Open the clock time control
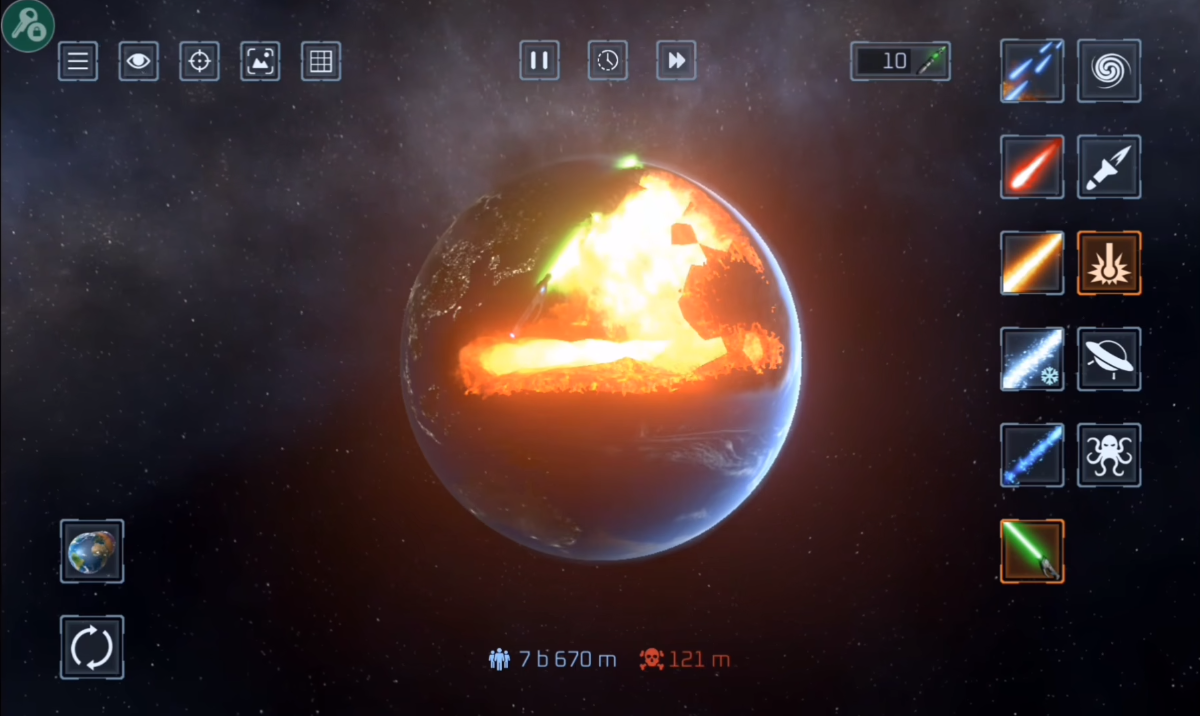1200x716 pixels. coord(608,61)
